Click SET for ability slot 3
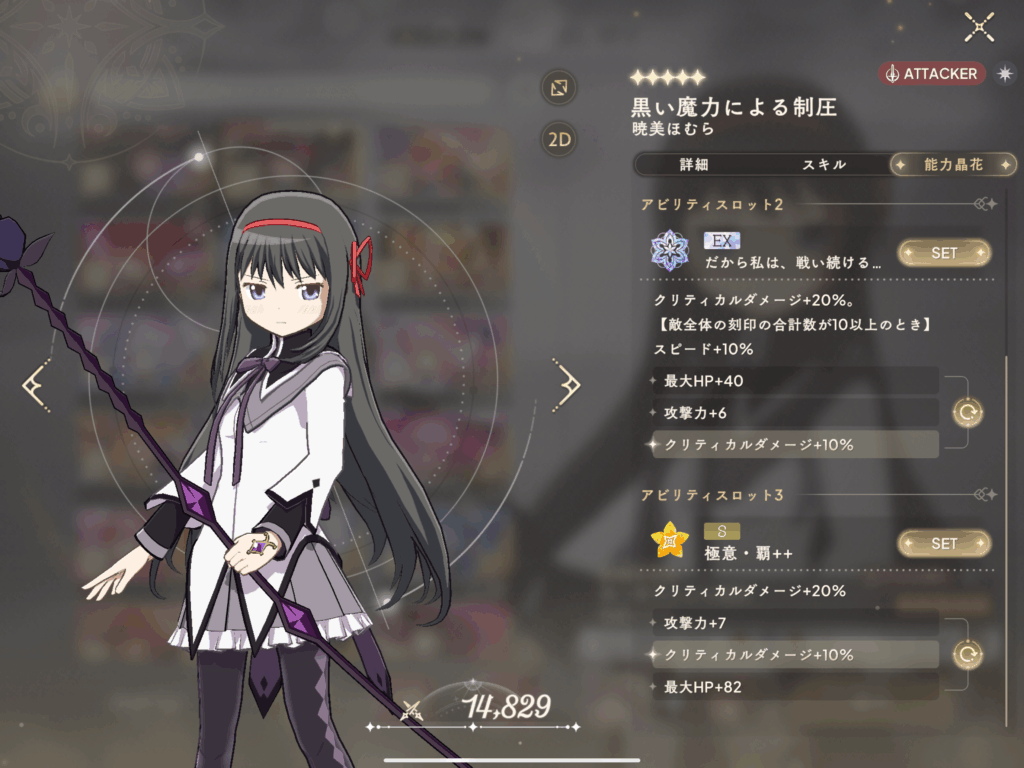This screenshot has height=768, width=1024. coord(944,543)
